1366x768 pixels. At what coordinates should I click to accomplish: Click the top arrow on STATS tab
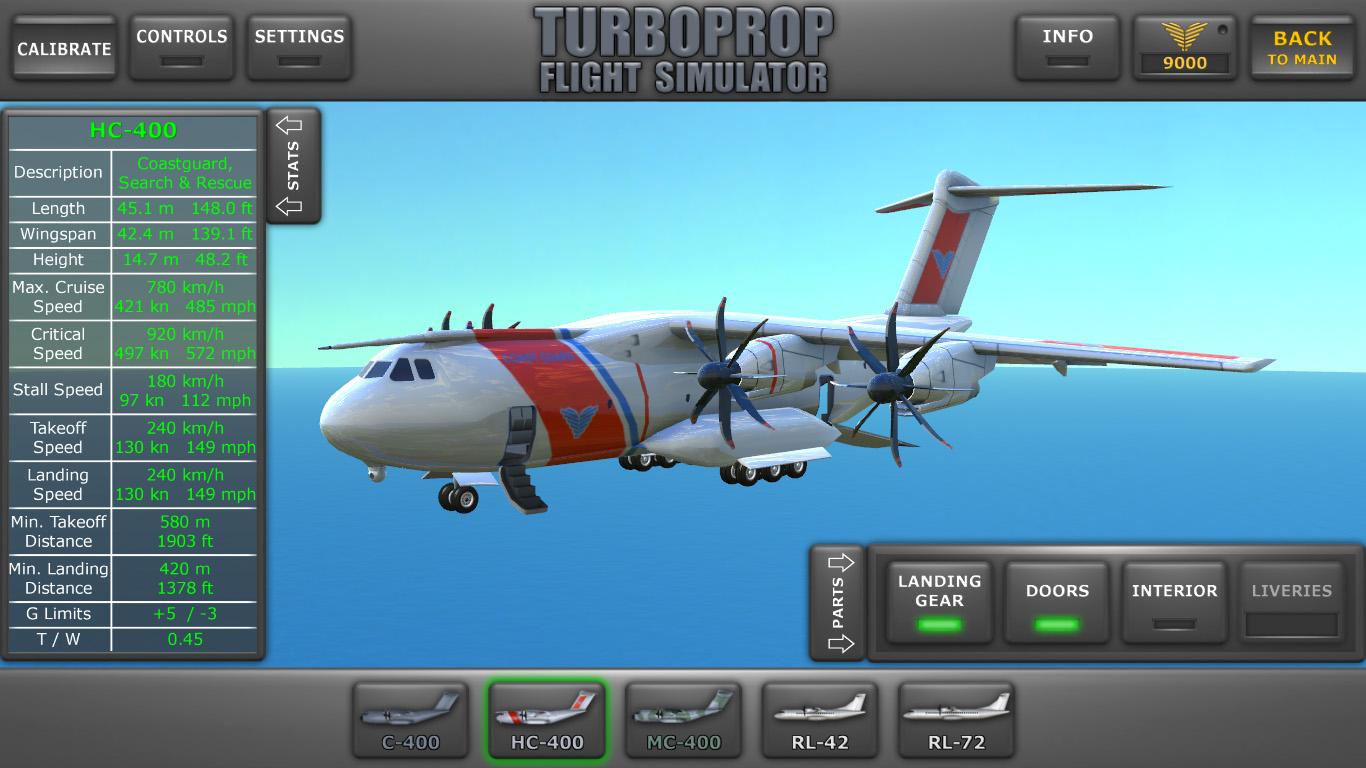pos(290,123)
